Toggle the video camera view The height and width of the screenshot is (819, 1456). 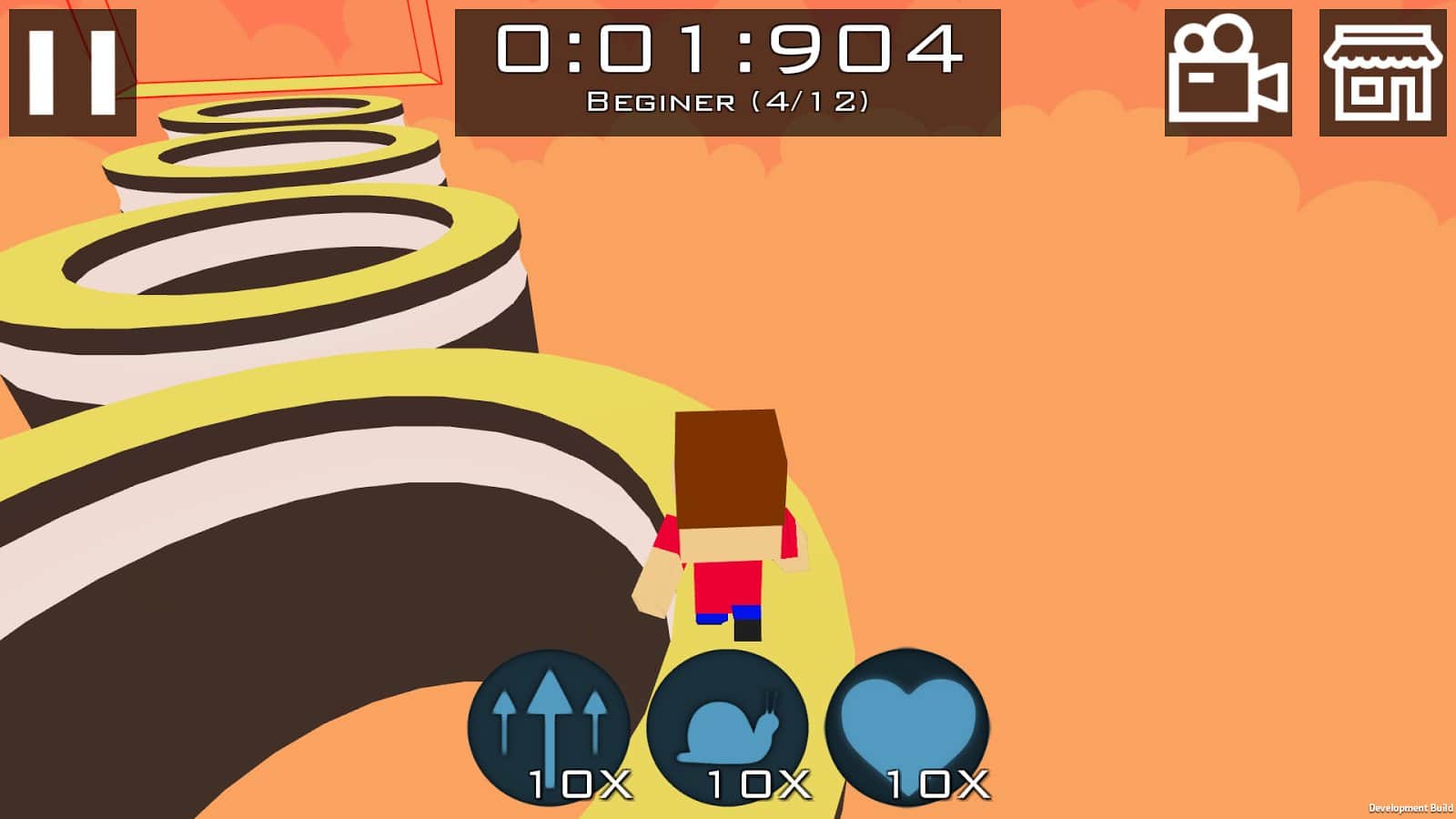coord(1228,73)
